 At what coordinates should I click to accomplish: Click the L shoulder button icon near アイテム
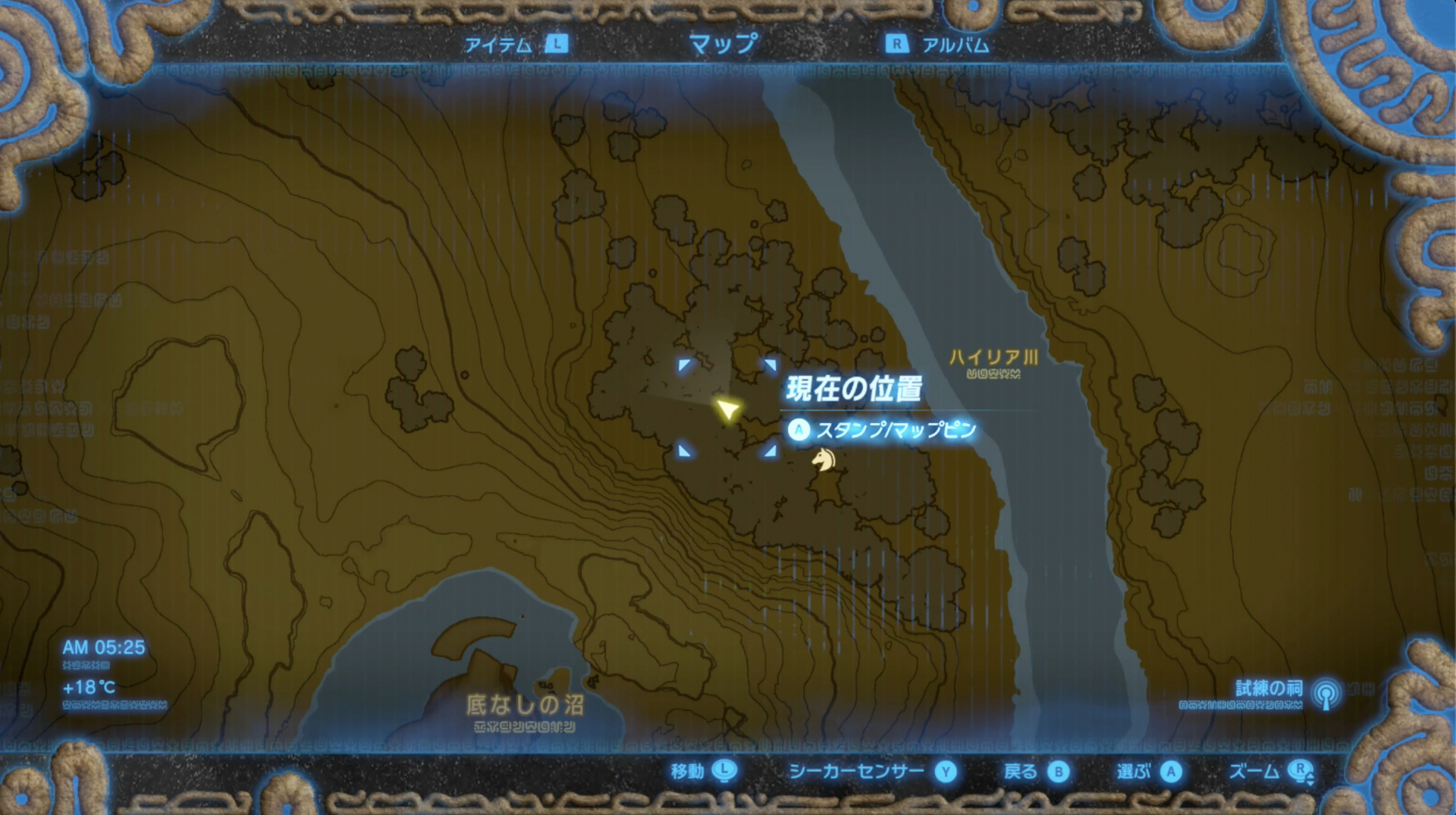[558, 45]
